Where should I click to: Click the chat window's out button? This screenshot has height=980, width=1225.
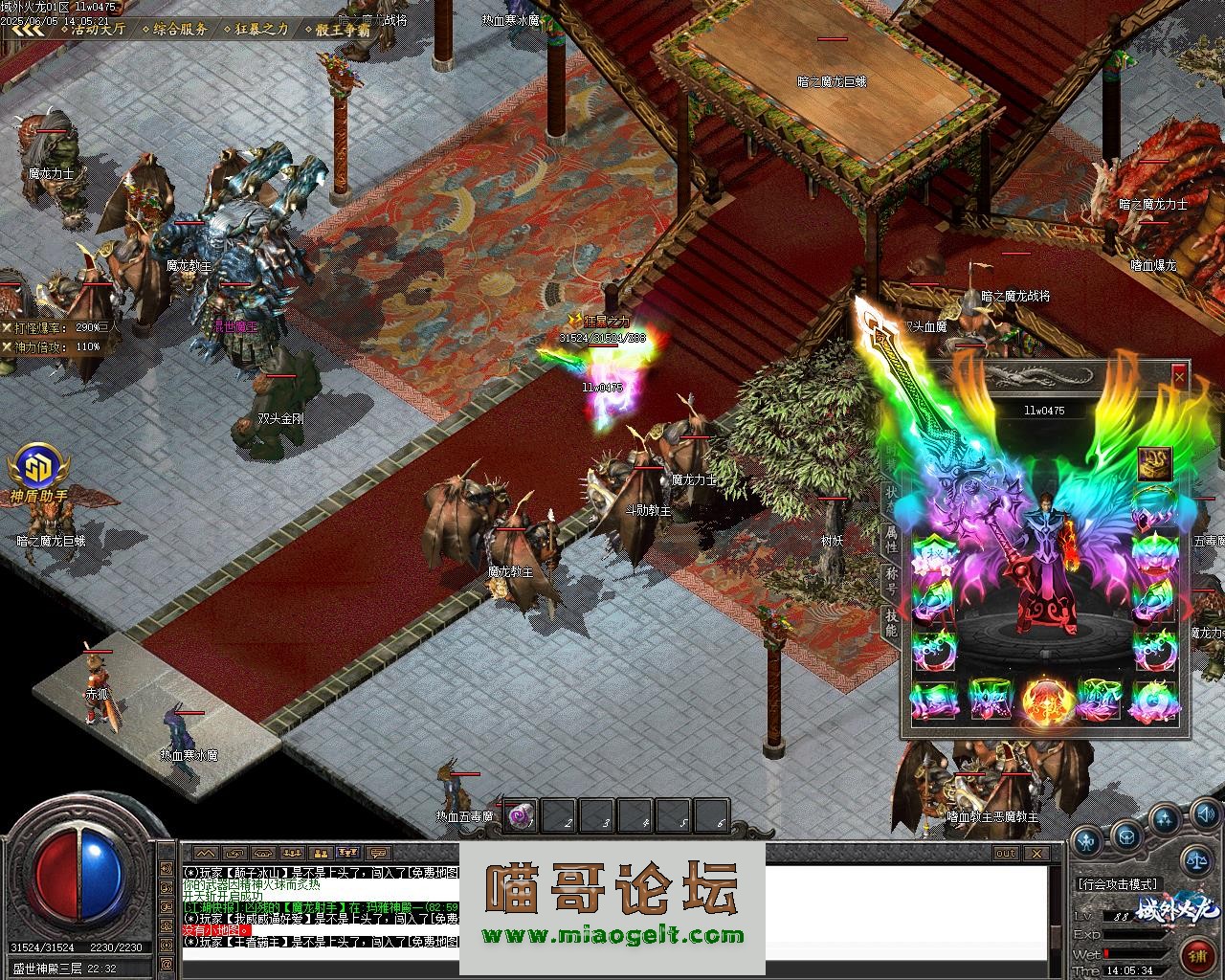(x=1005, y=853)
